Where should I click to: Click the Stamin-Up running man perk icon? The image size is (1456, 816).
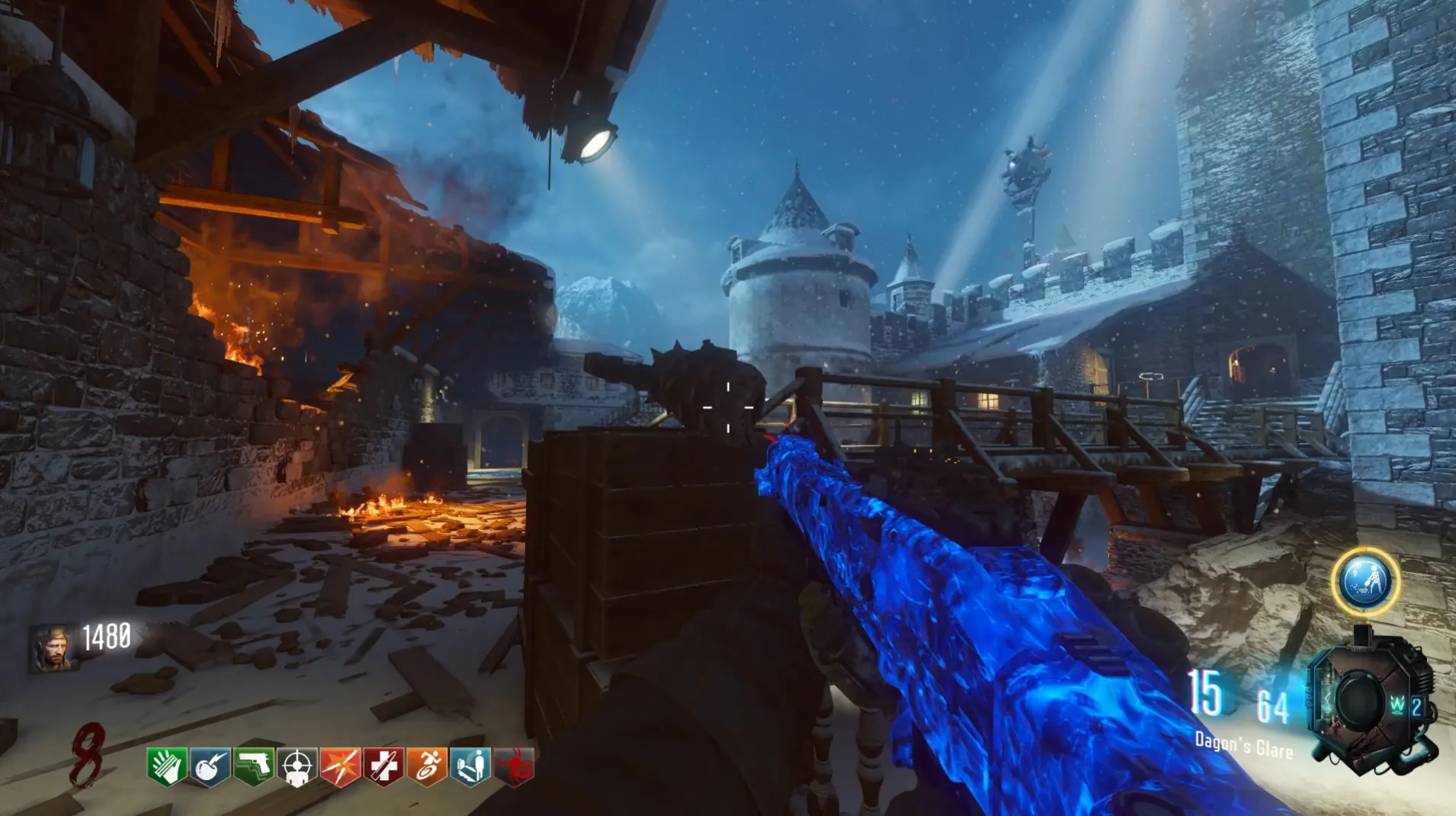tap(427, 765)
